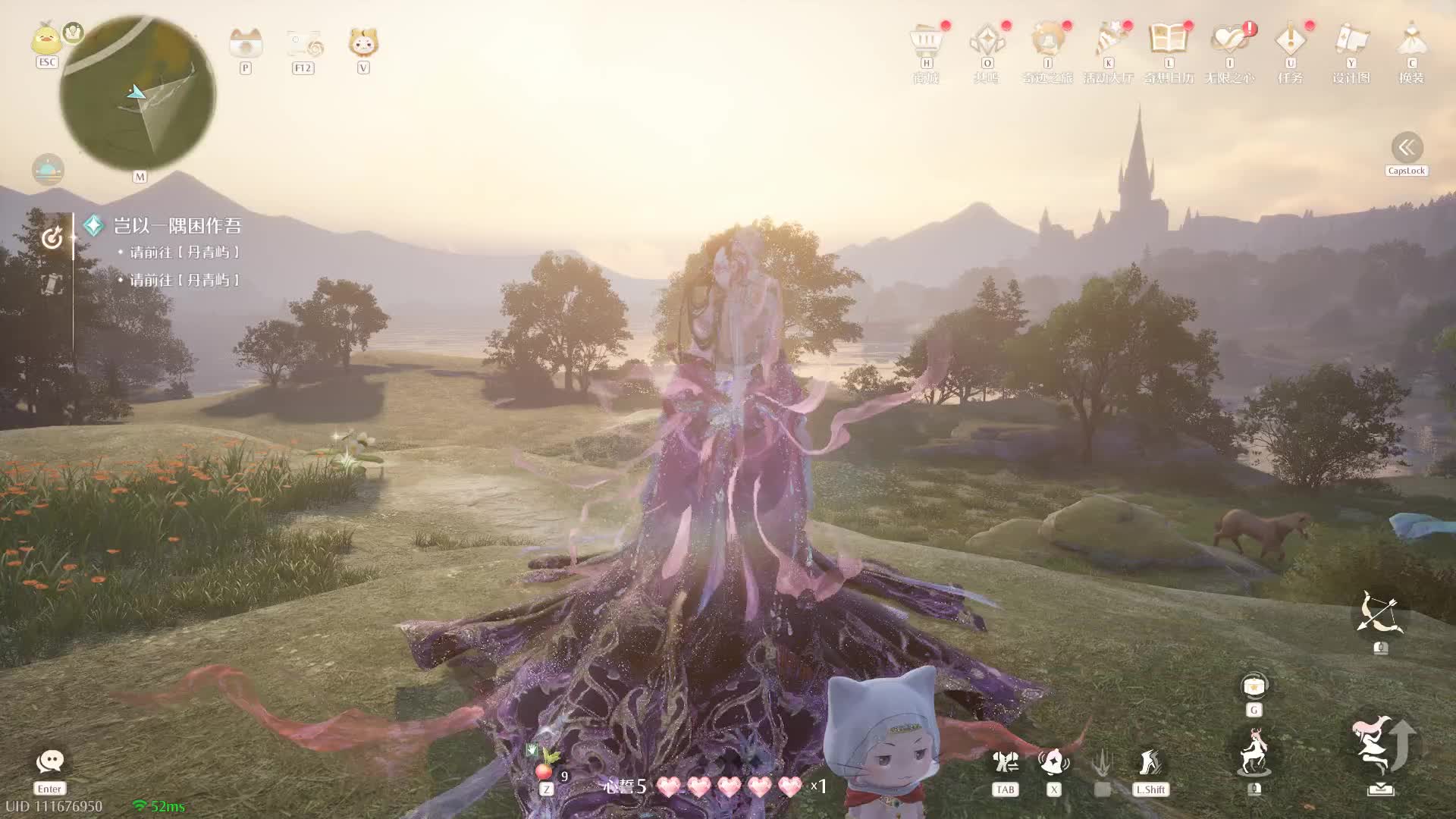Image resolution: width=1456 pixels, height=819 pixels.
Task: Collapse the top menu with double-arrow button
Action: click(x=1407, y=147)
